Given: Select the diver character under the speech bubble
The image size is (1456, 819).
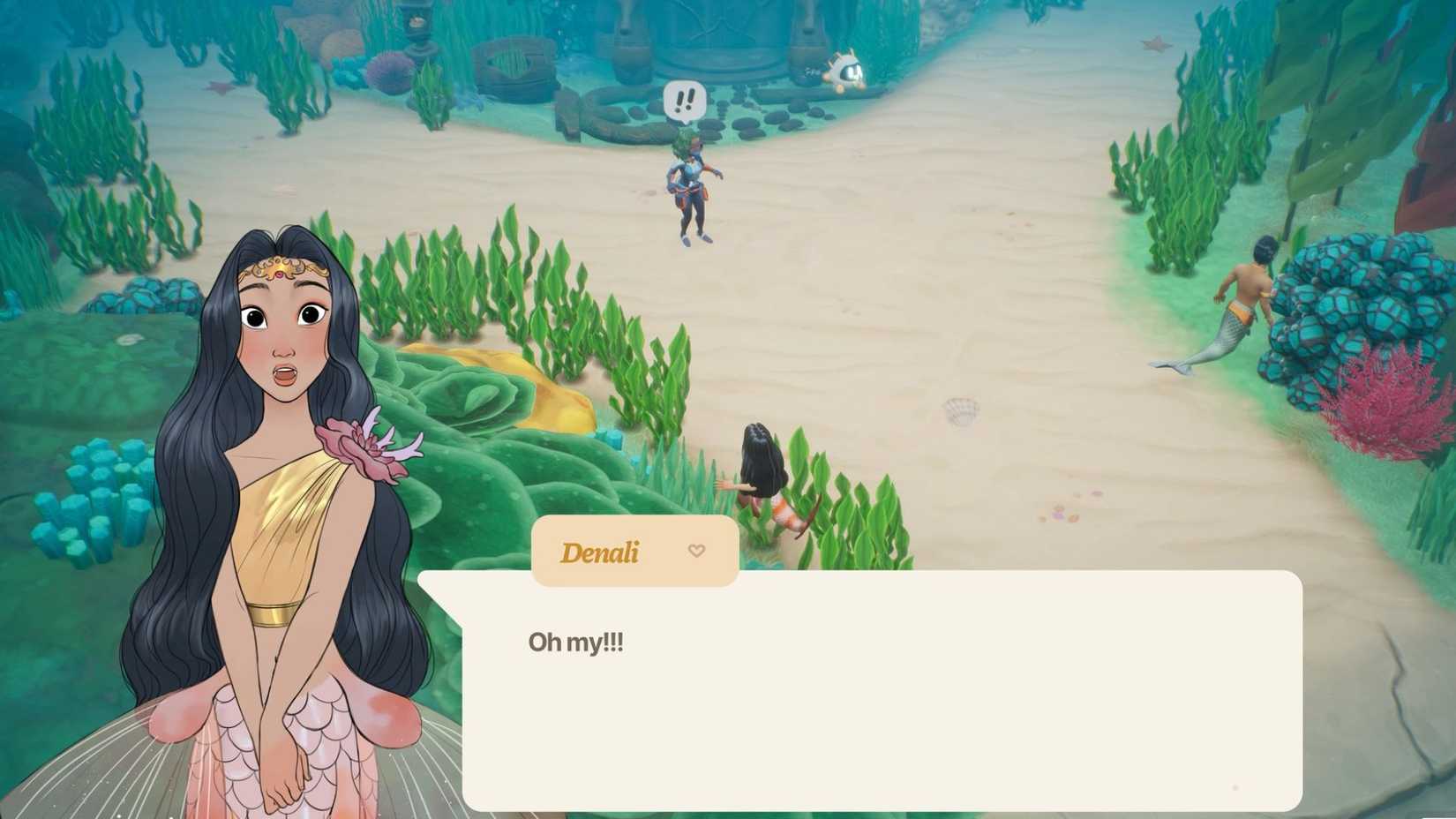Looking at the screenshot, I should [x=689, y=185].
